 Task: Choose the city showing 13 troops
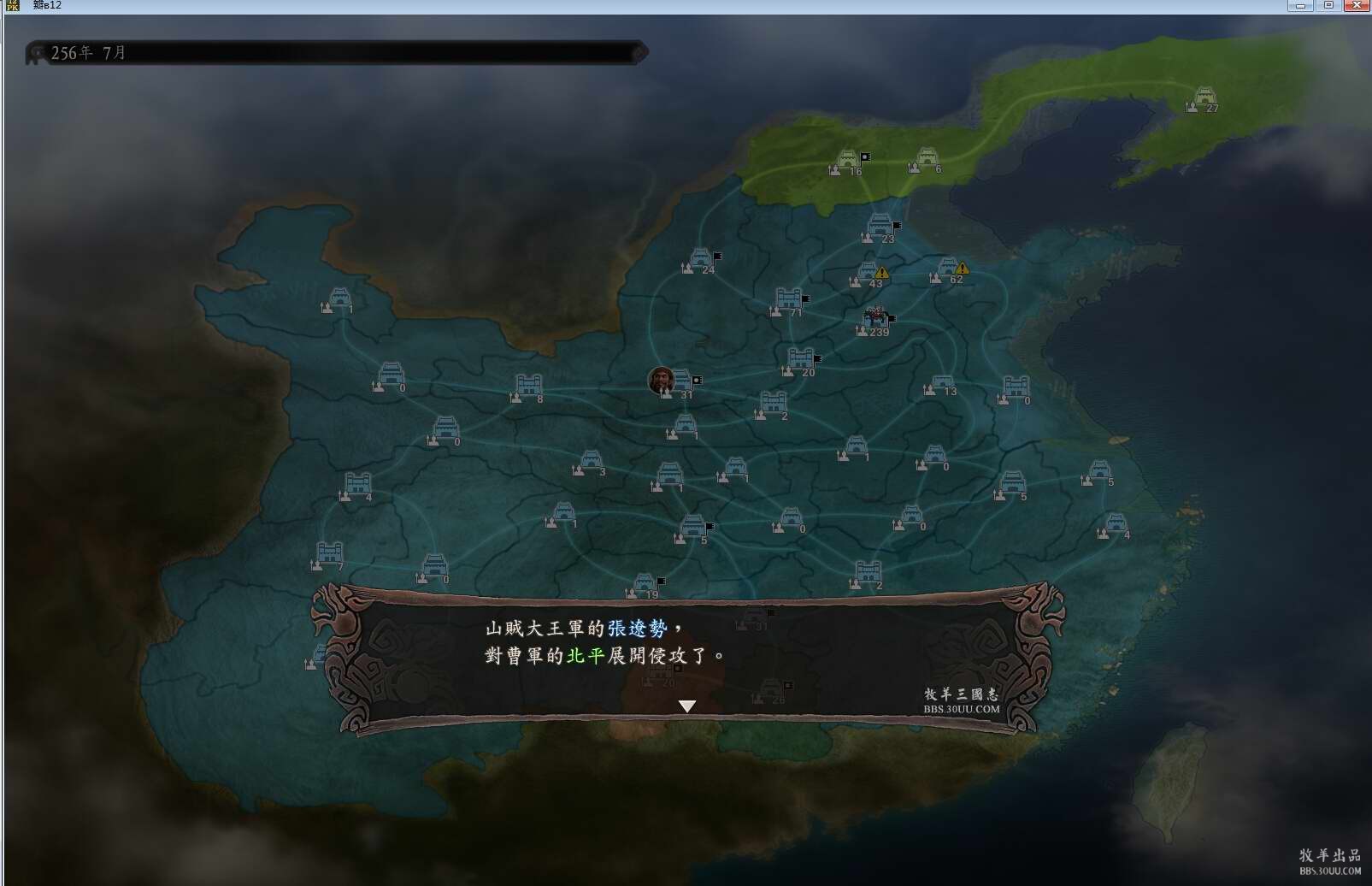942,382
